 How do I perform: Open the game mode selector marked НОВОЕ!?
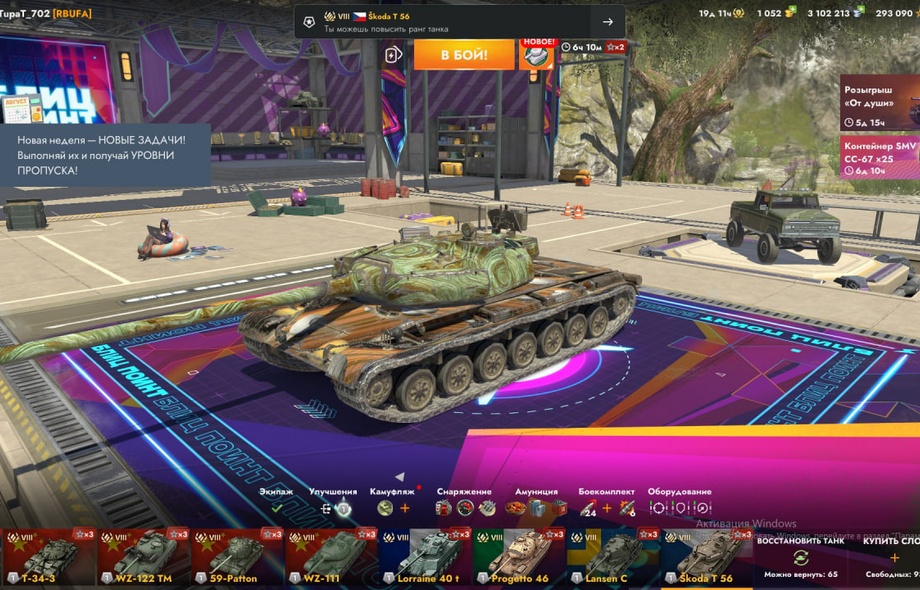pos(537,54)
